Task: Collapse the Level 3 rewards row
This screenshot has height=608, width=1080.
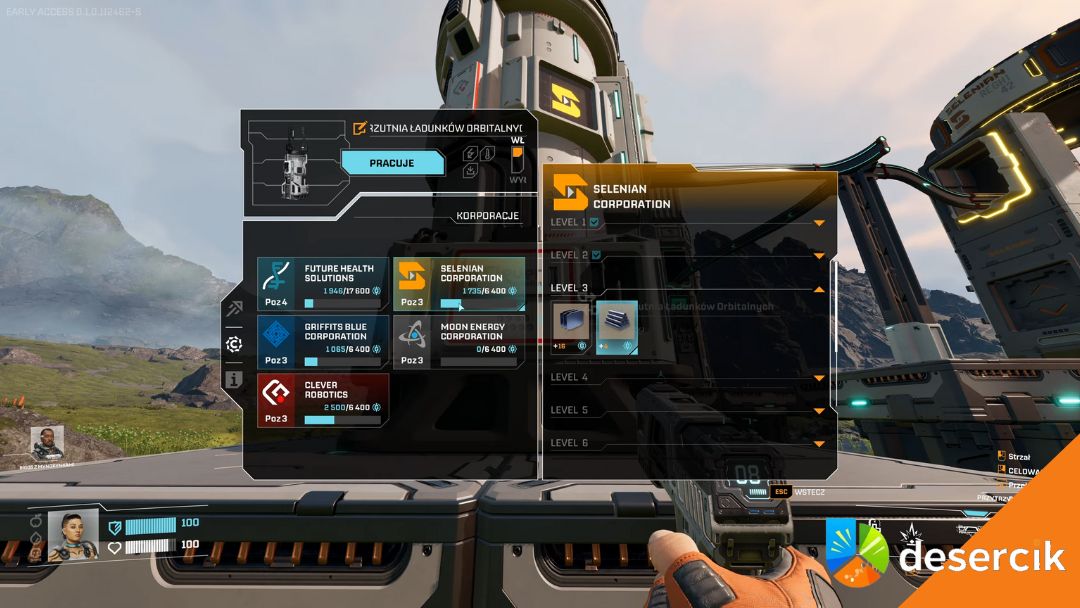Action: click(818, 288)
